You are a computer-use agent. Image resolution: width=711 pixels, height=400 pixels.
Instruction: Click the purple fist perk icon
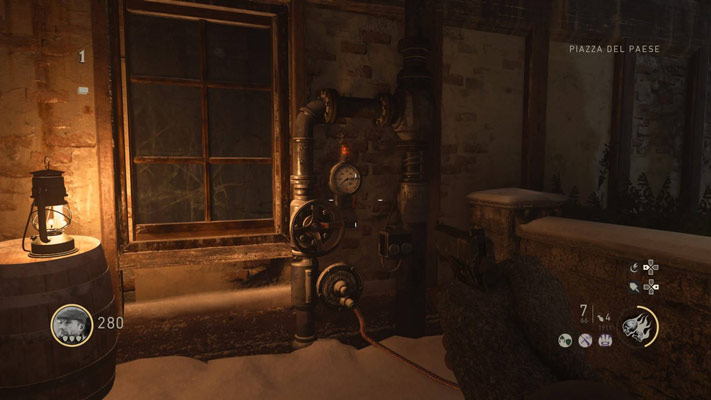605,341
